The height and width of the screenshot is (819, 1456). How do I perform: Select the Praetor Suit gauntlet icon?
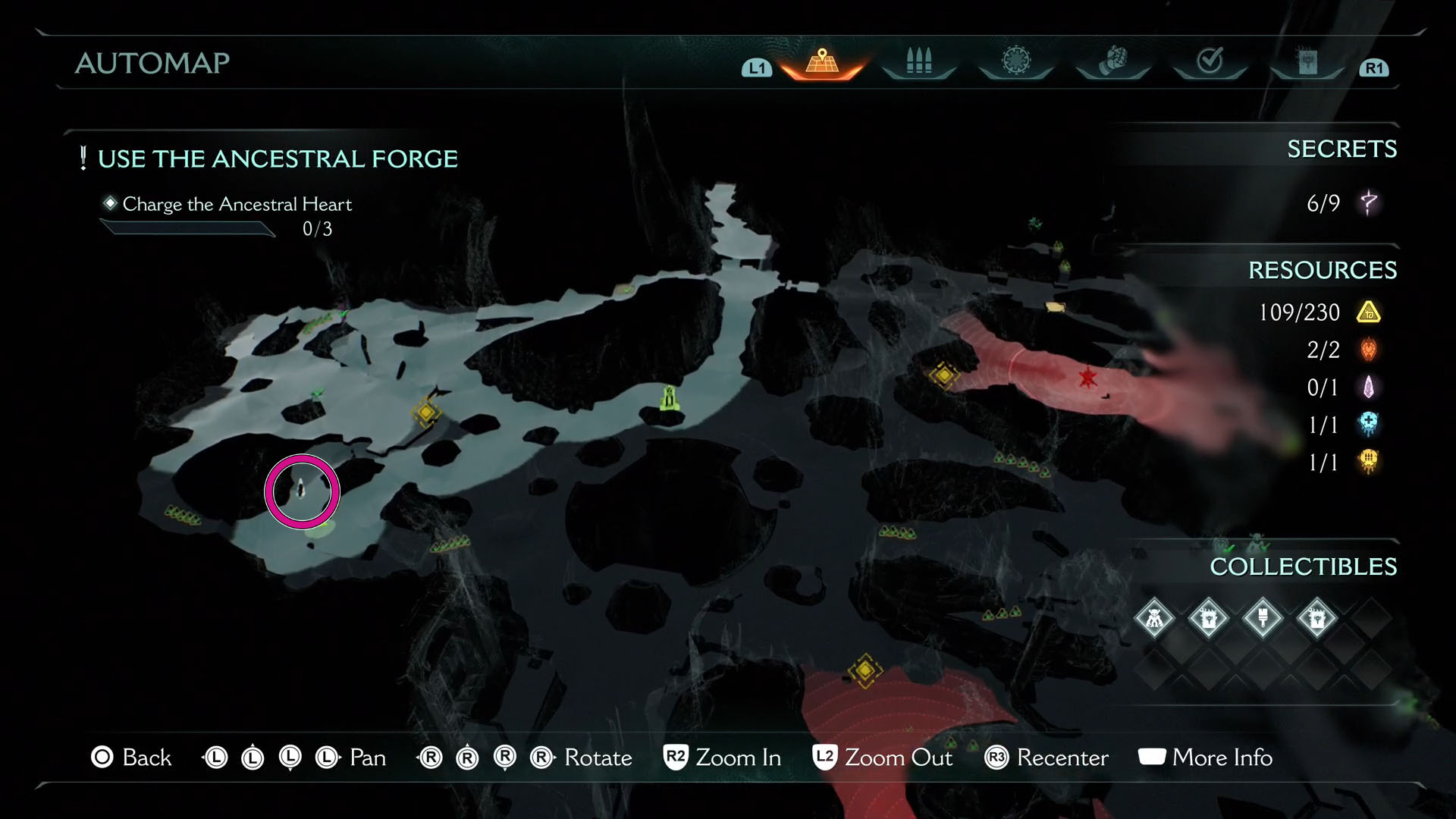(x=1112, y=63)
